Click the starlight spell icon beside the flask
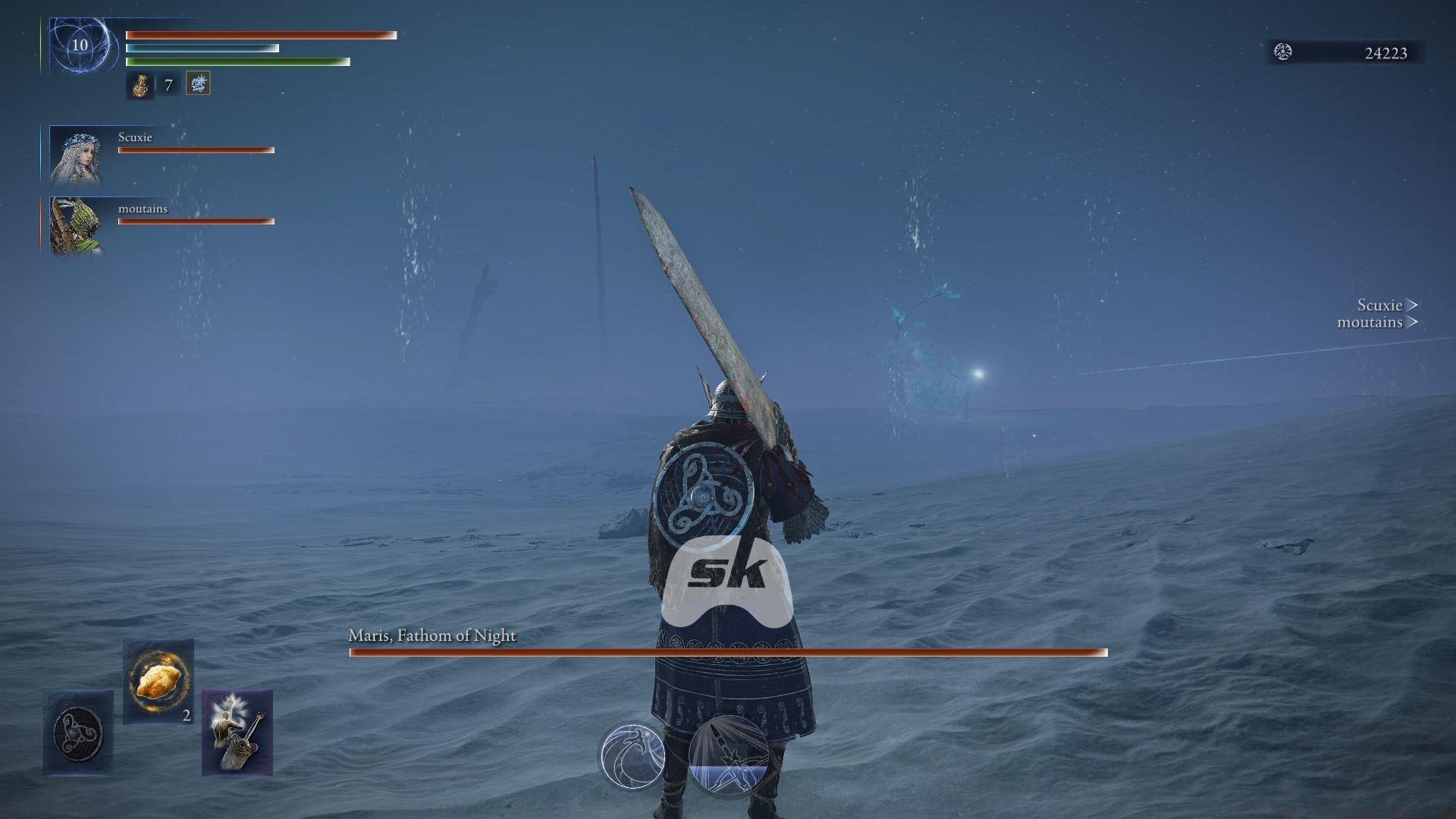 click(197, 83)
